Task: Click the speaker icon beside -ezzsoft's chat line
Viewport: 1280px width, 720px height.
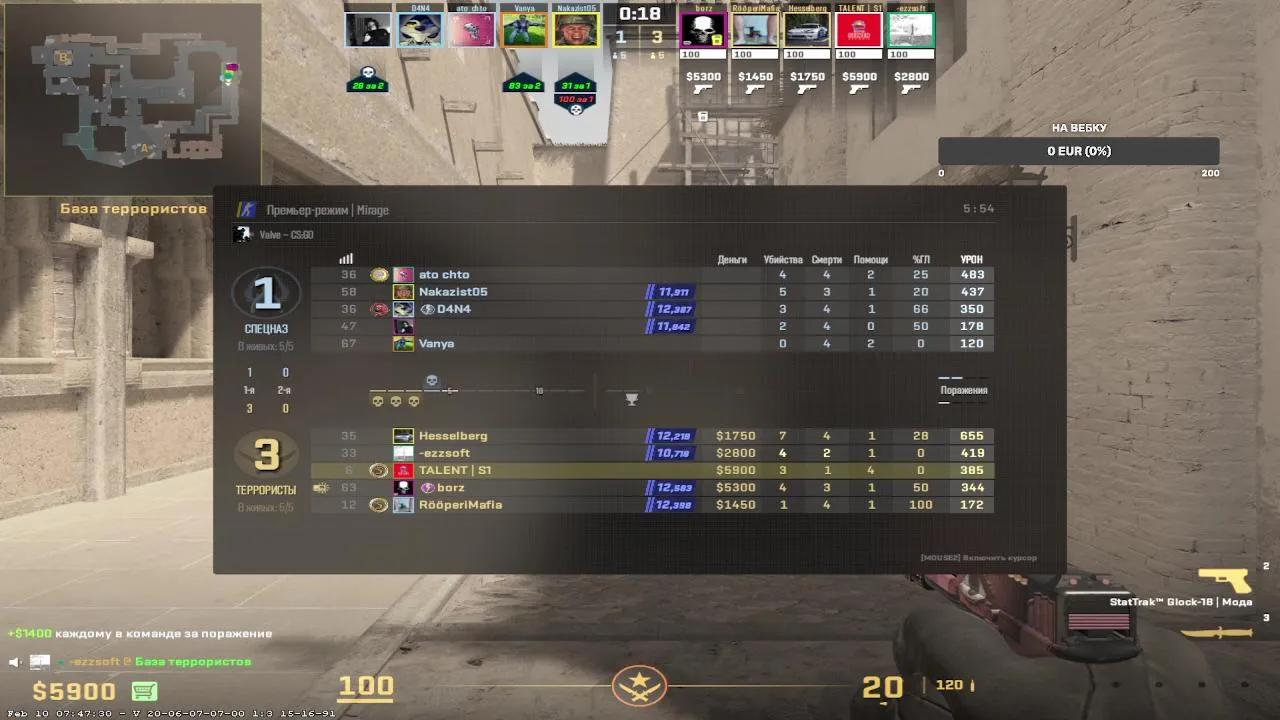Action: (13, 660)
